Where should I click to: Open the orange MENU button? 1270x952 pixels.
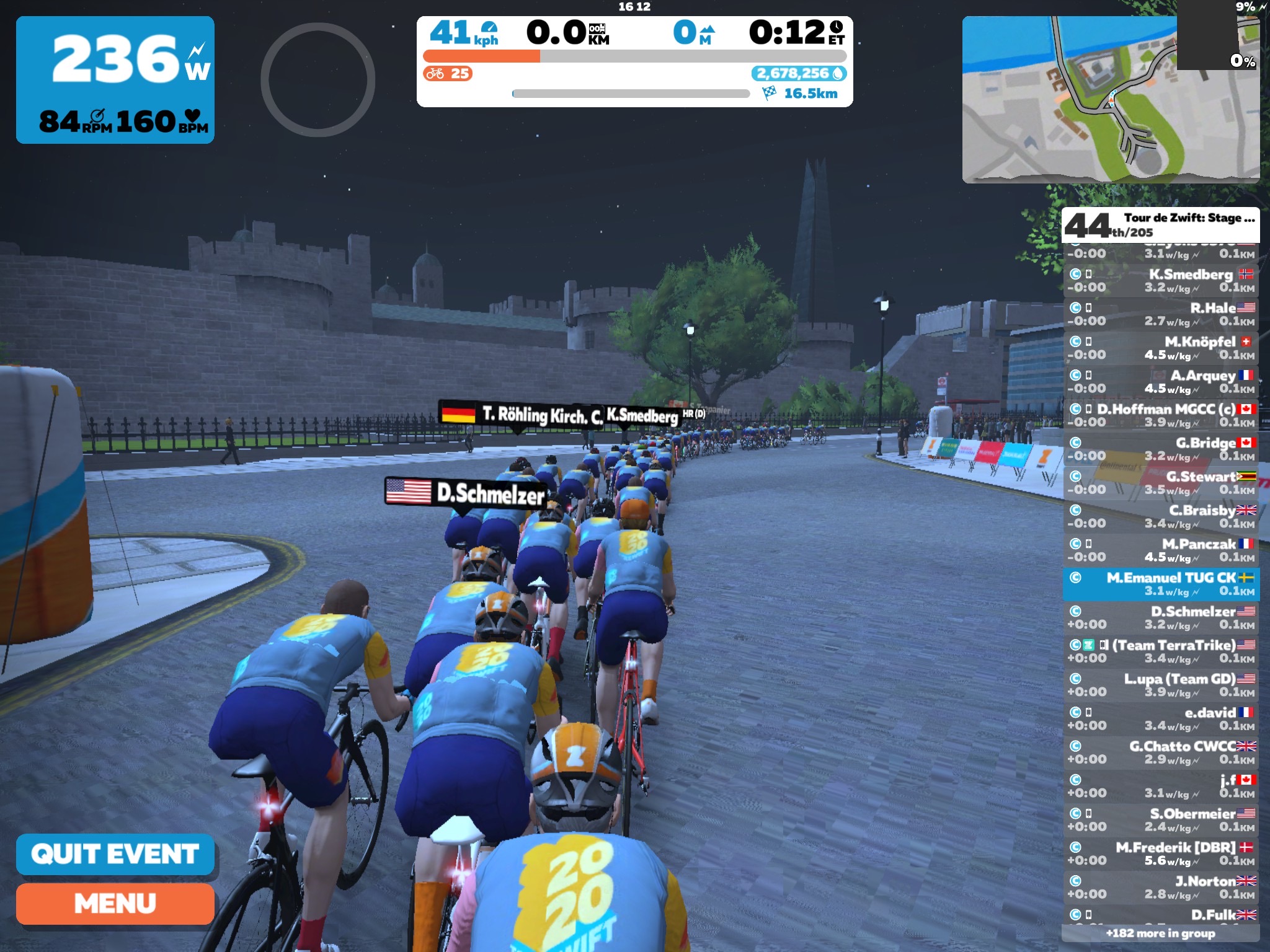point(115,904)
